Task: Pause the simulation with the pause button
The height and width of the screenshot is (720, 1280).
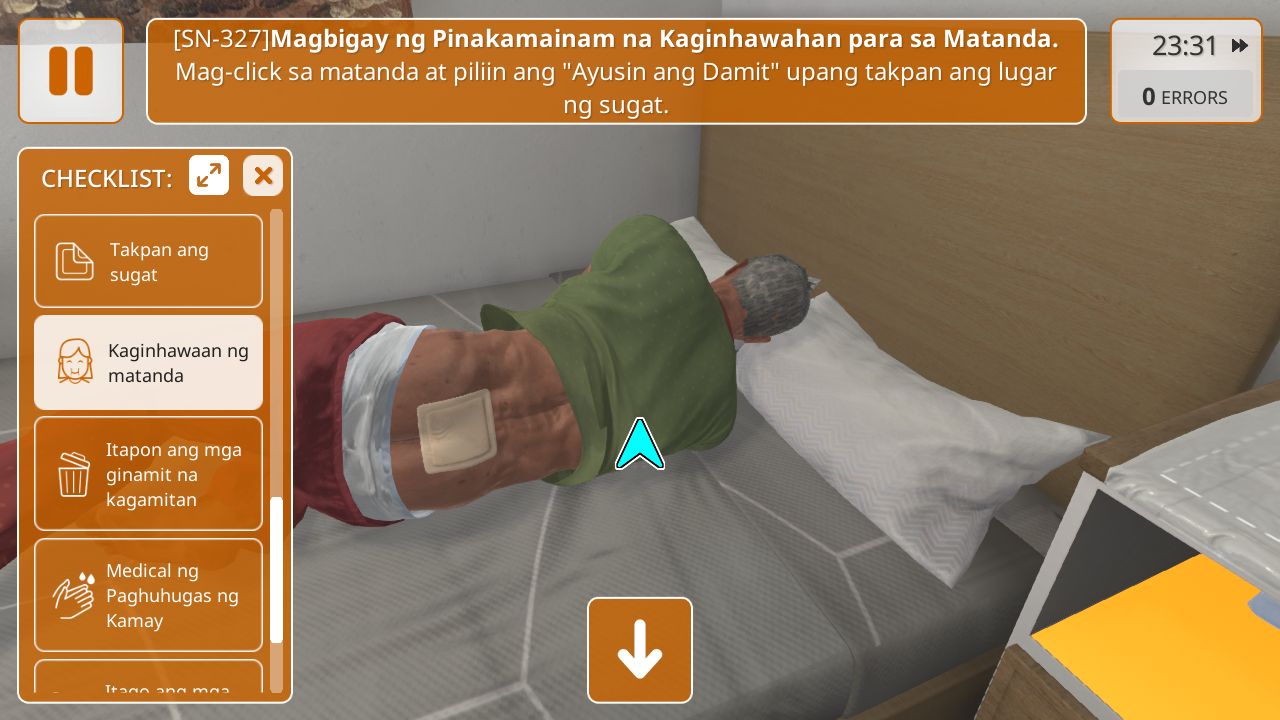Action: click(71, 71)
